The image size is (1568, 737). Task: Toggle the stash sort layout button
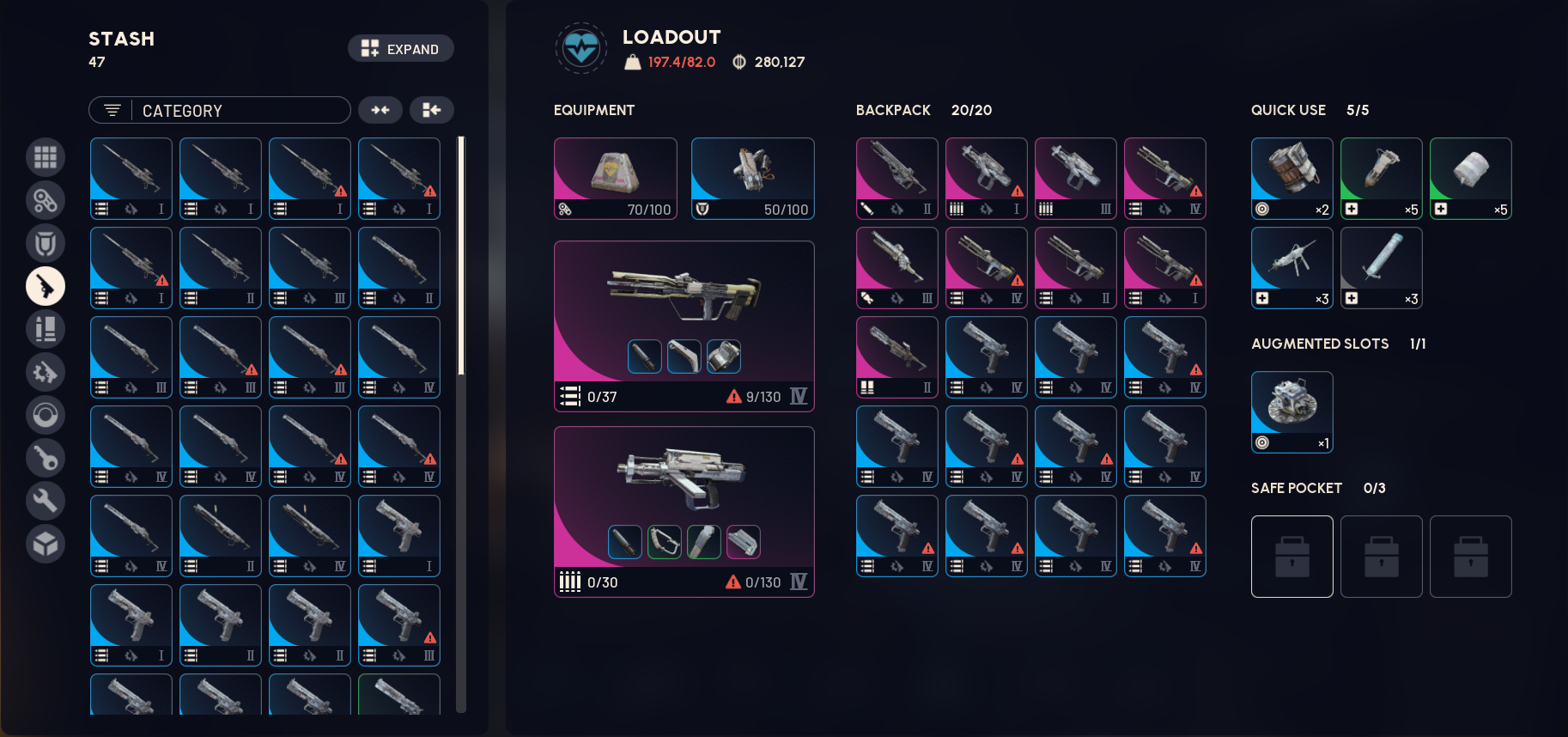tap(432, 110)
